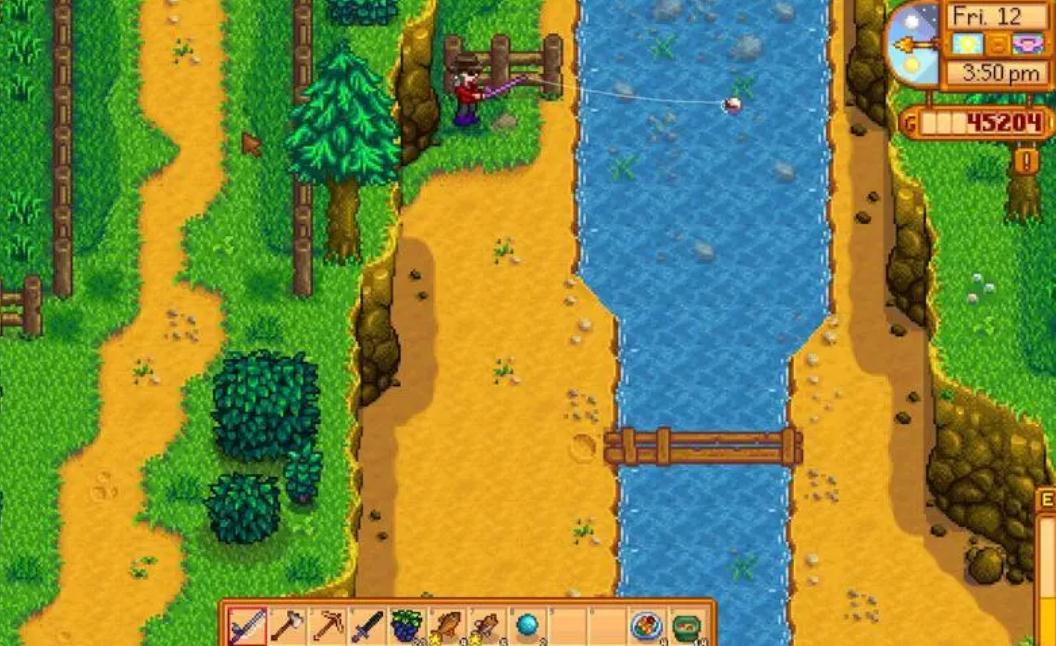
Task: Select the fishing rod hotbar slot
Action: [x=245, y=626]
